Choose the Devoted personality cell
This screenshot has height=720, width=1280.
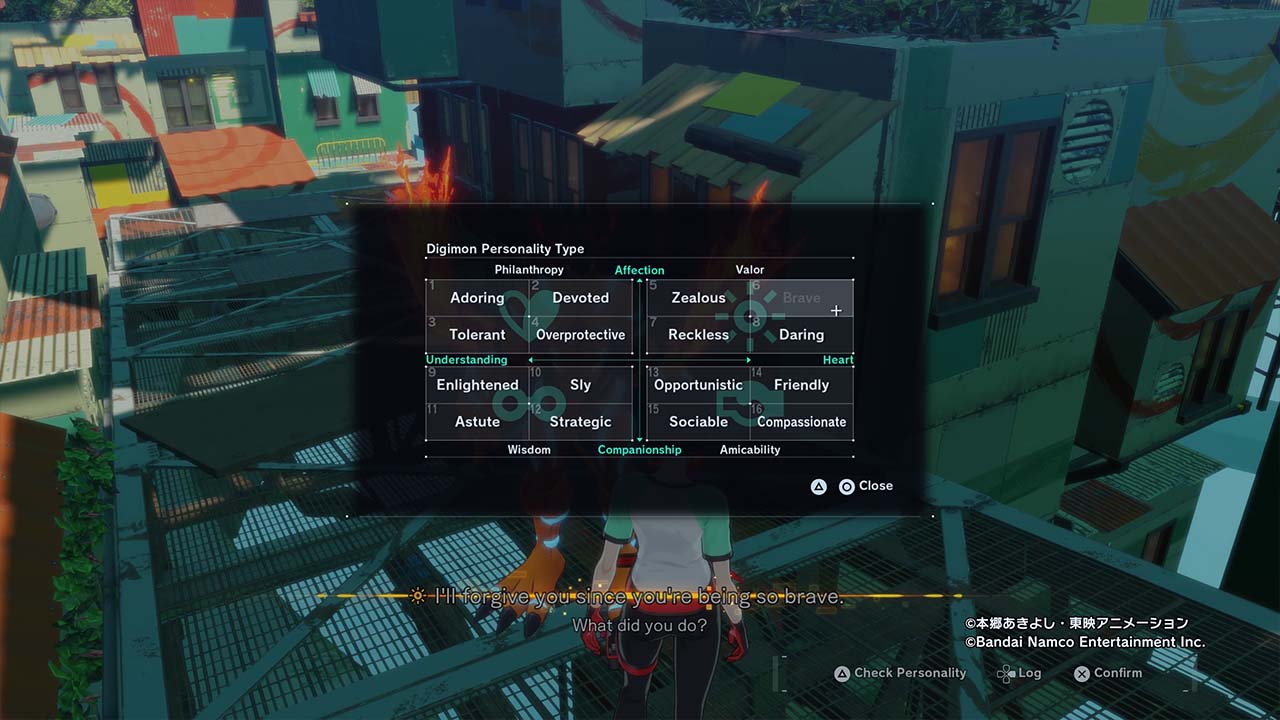tap(580, 298)
